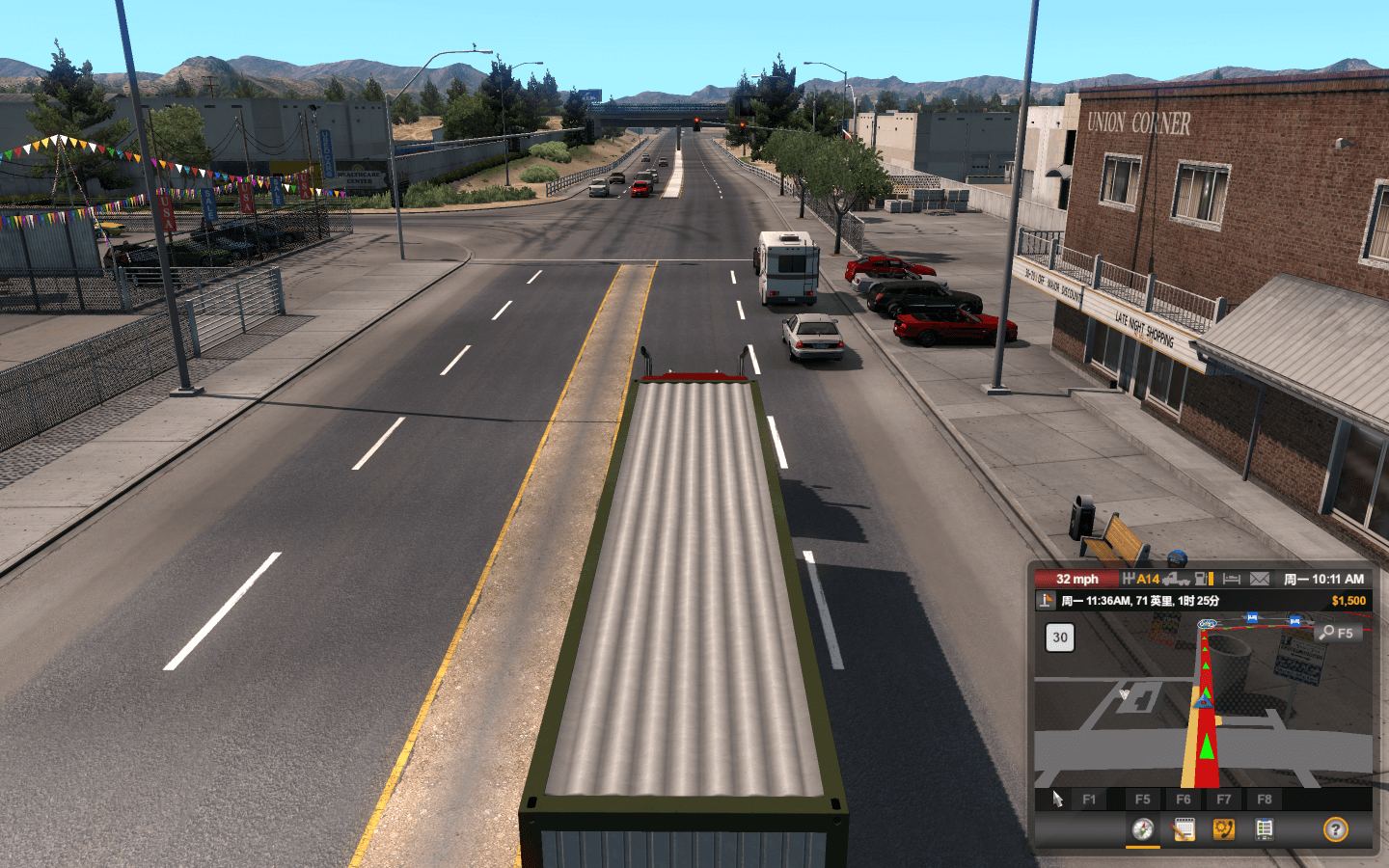Click the magnifier map zoom button
The width and height of the screenshot is (1389, 868).
point(1338,633)
